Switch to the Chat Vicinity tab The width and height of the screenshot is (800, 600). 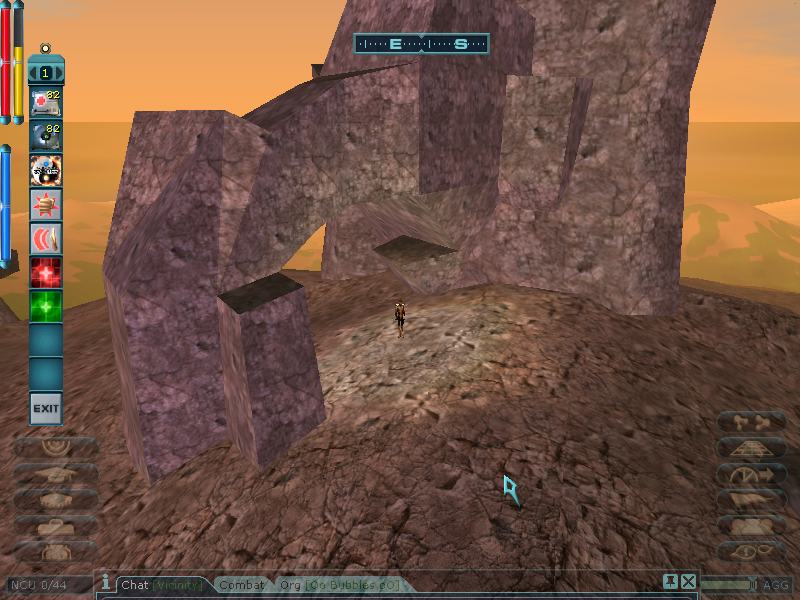(x=162, y=585)
